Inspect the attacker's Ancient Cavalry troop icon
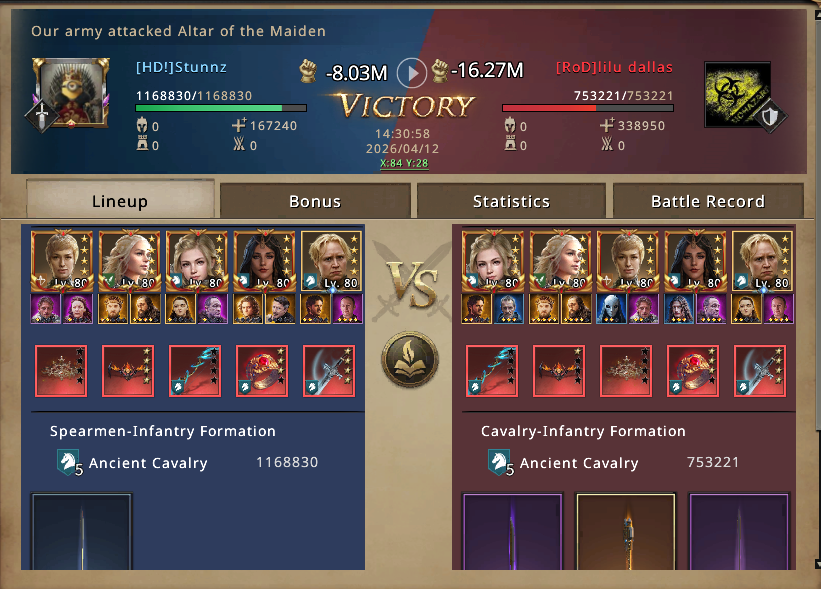The height and width of the screenshot is (589, 821). (69, 463)
